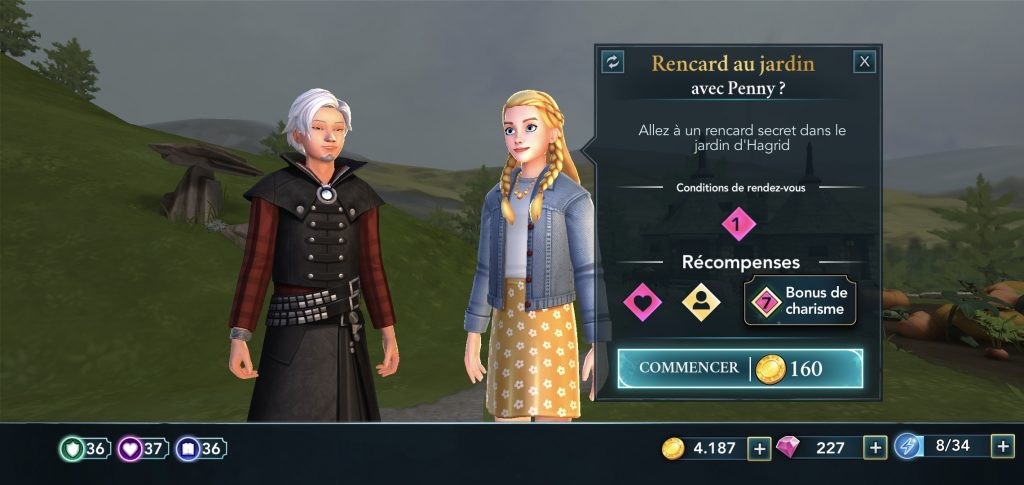Add more gold coins with plus button
Screen dimensions: 1024x485
click(759, 448)
